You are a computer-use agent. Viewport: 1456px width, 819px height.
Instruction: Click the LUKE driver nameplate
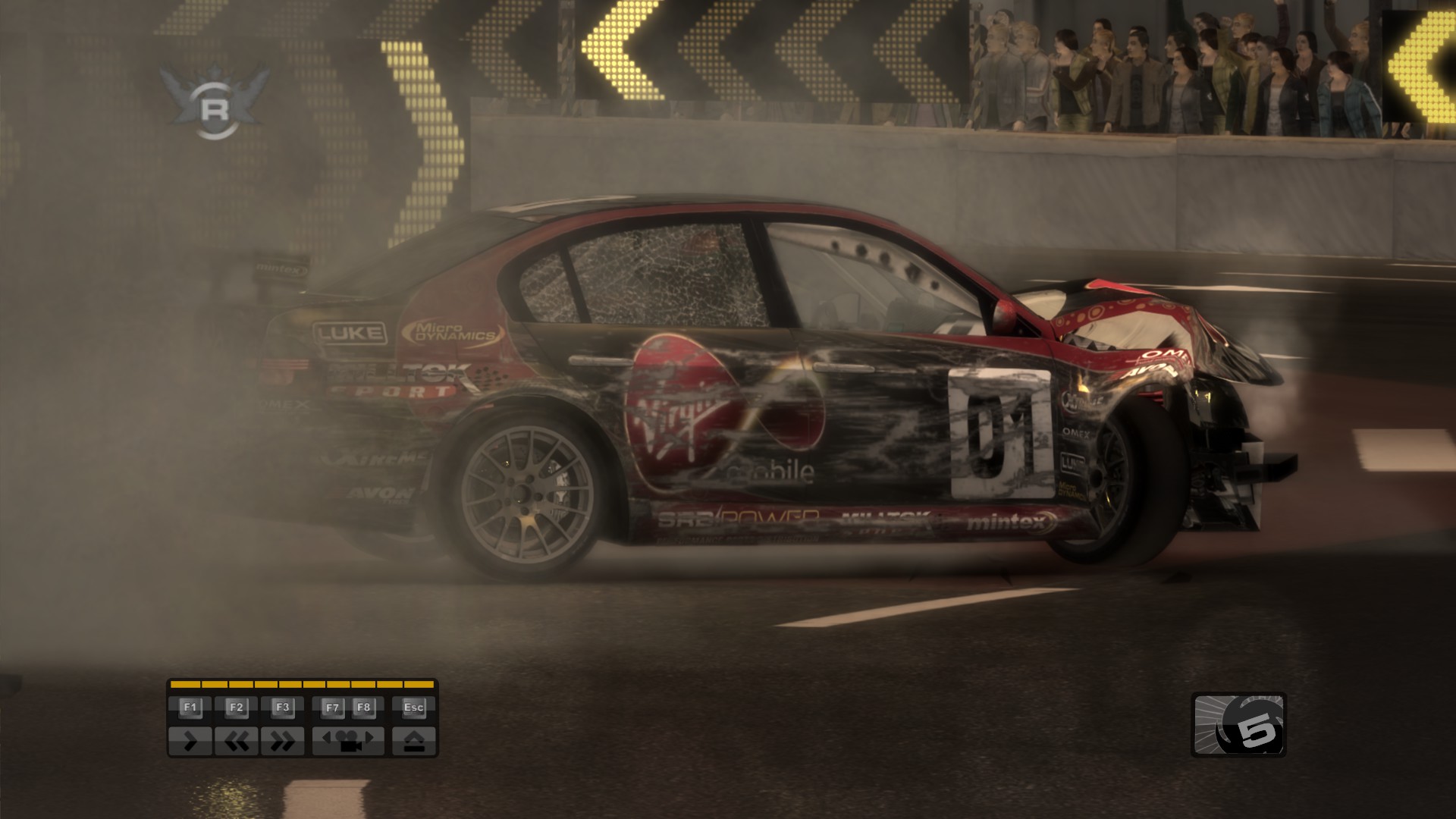pos(348,334)
